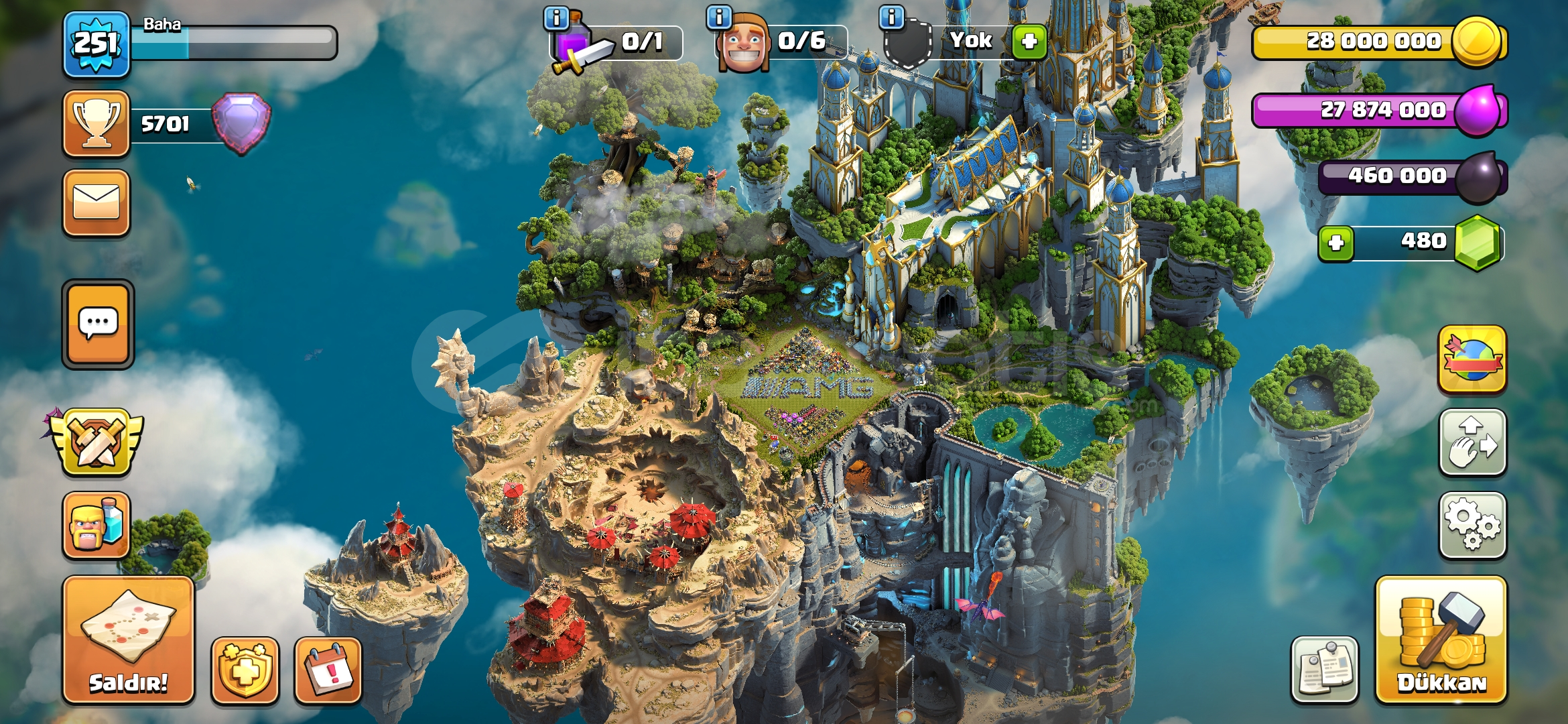
Task: Open the golden shield plus button
Action: coord(245,670)
